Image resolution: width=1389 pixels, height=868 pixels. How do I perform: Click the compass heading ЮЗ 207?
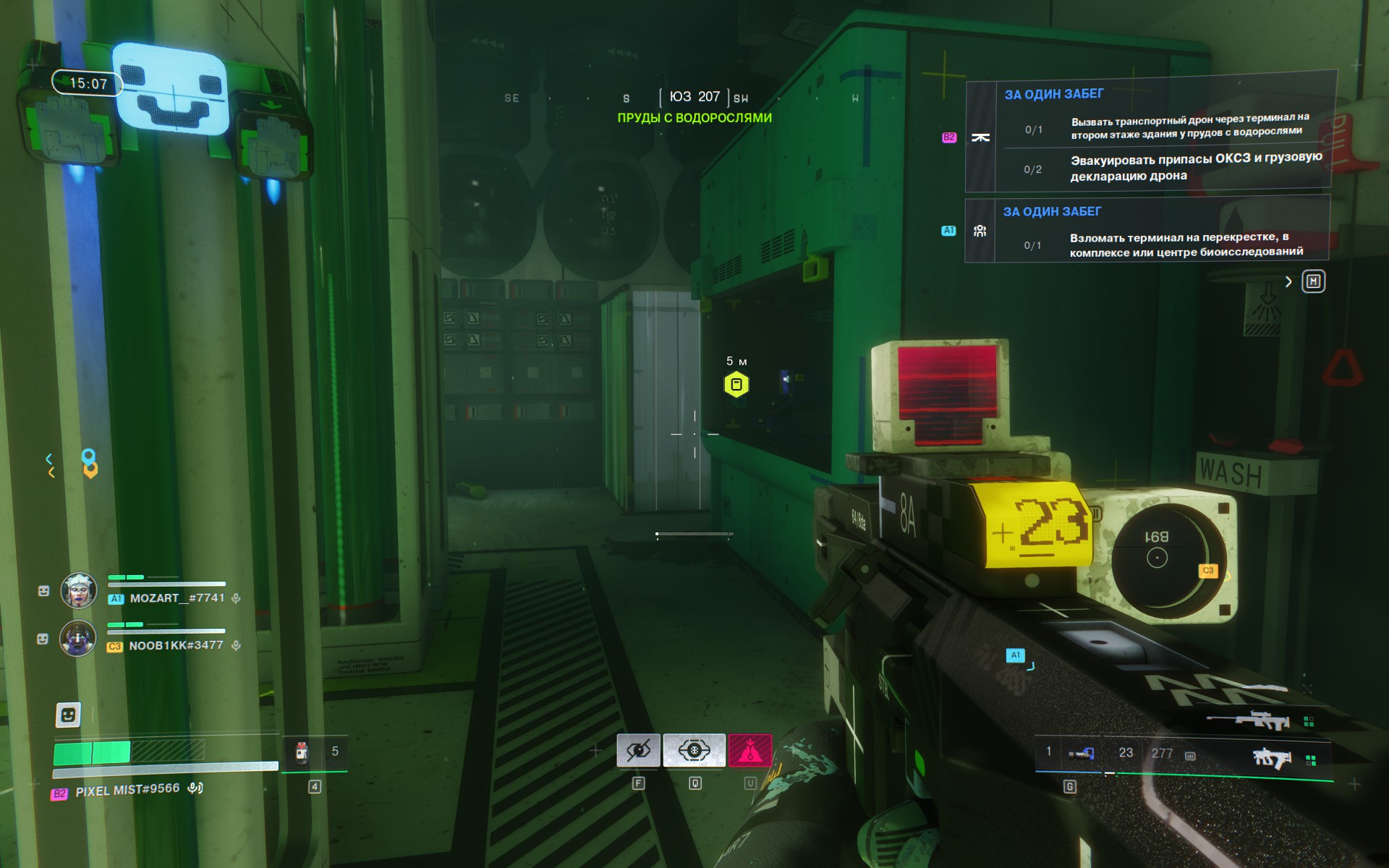(694, 97)
